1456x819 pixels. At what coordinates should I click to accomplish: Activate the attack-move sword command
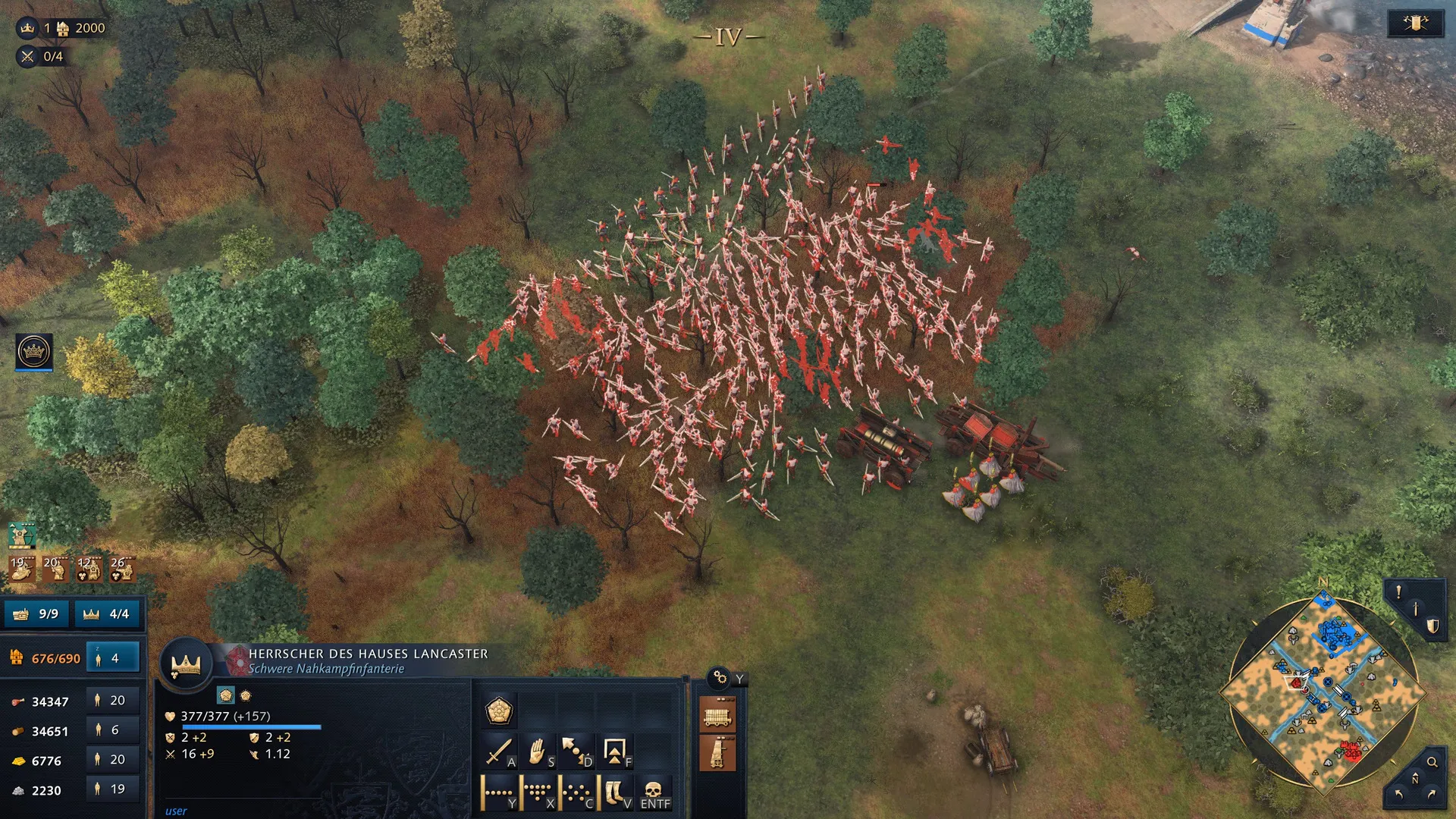tap(499, 752)
